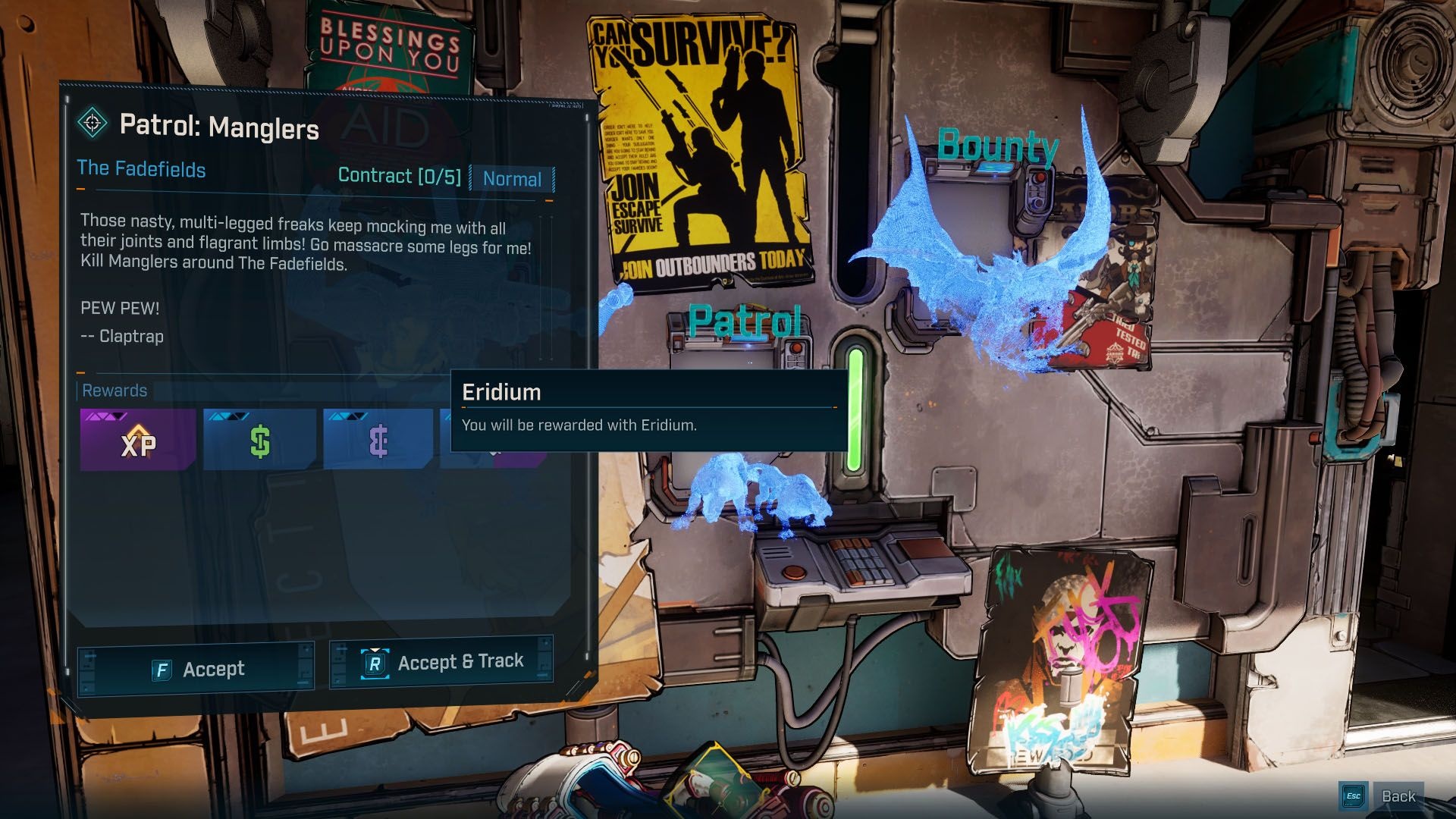This screenshot has height=819, width=1456.
Task: Accept the Manglers patrol contract
Action: (196, 669)
